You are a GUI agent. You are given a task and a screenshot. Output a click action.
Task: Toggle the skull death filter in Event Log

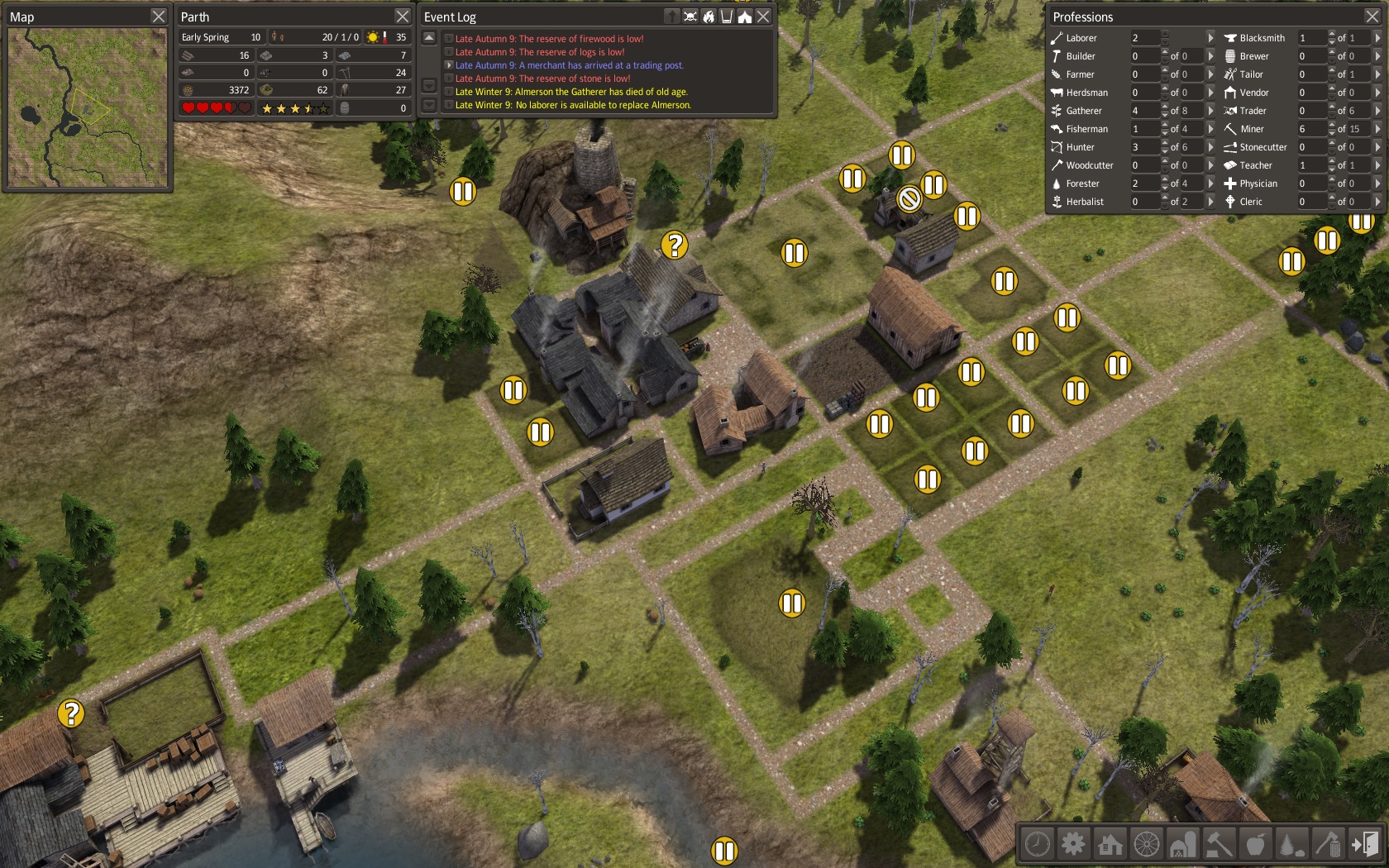690,17
